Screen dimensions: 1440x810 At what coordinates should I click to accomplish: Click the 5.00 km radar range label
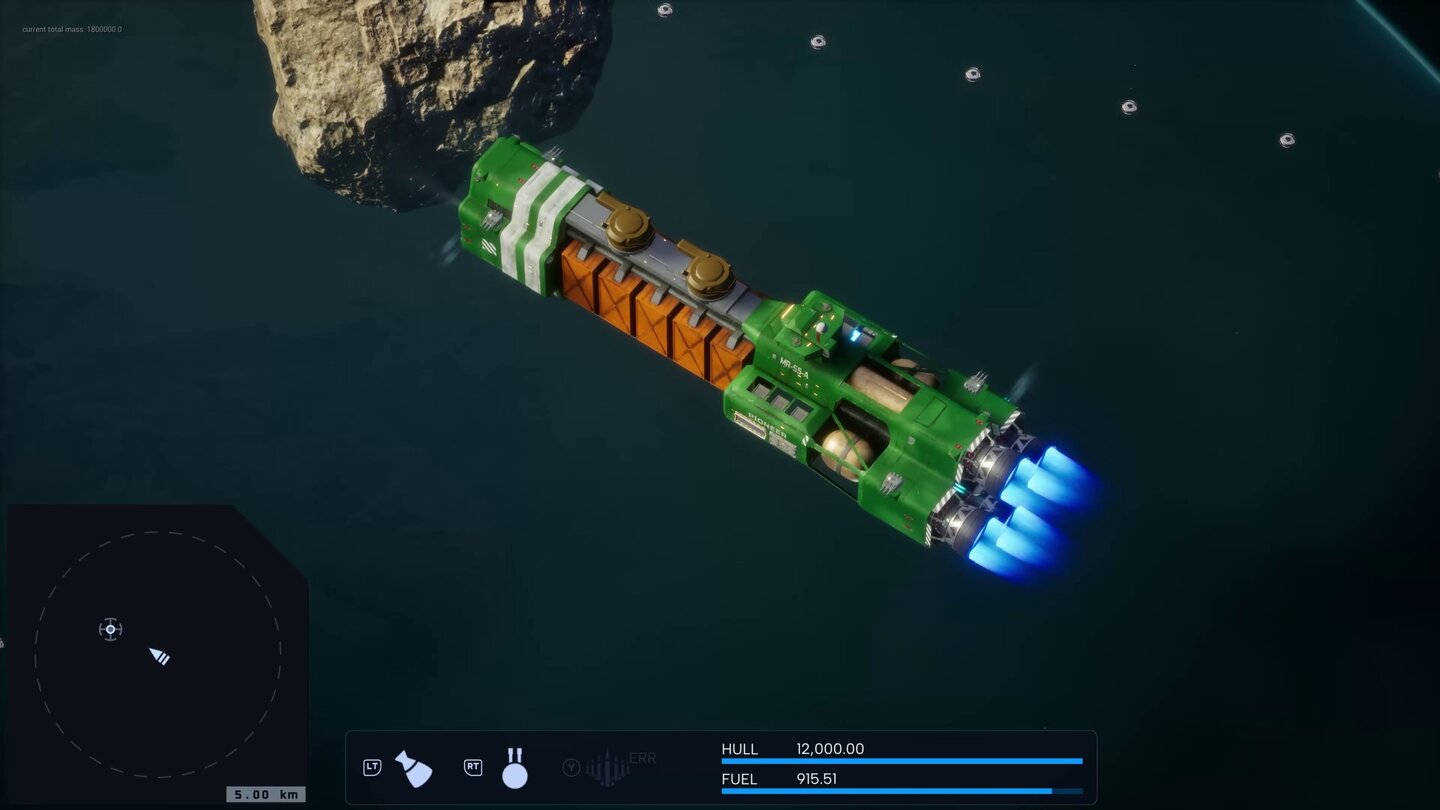pos(265,795)
